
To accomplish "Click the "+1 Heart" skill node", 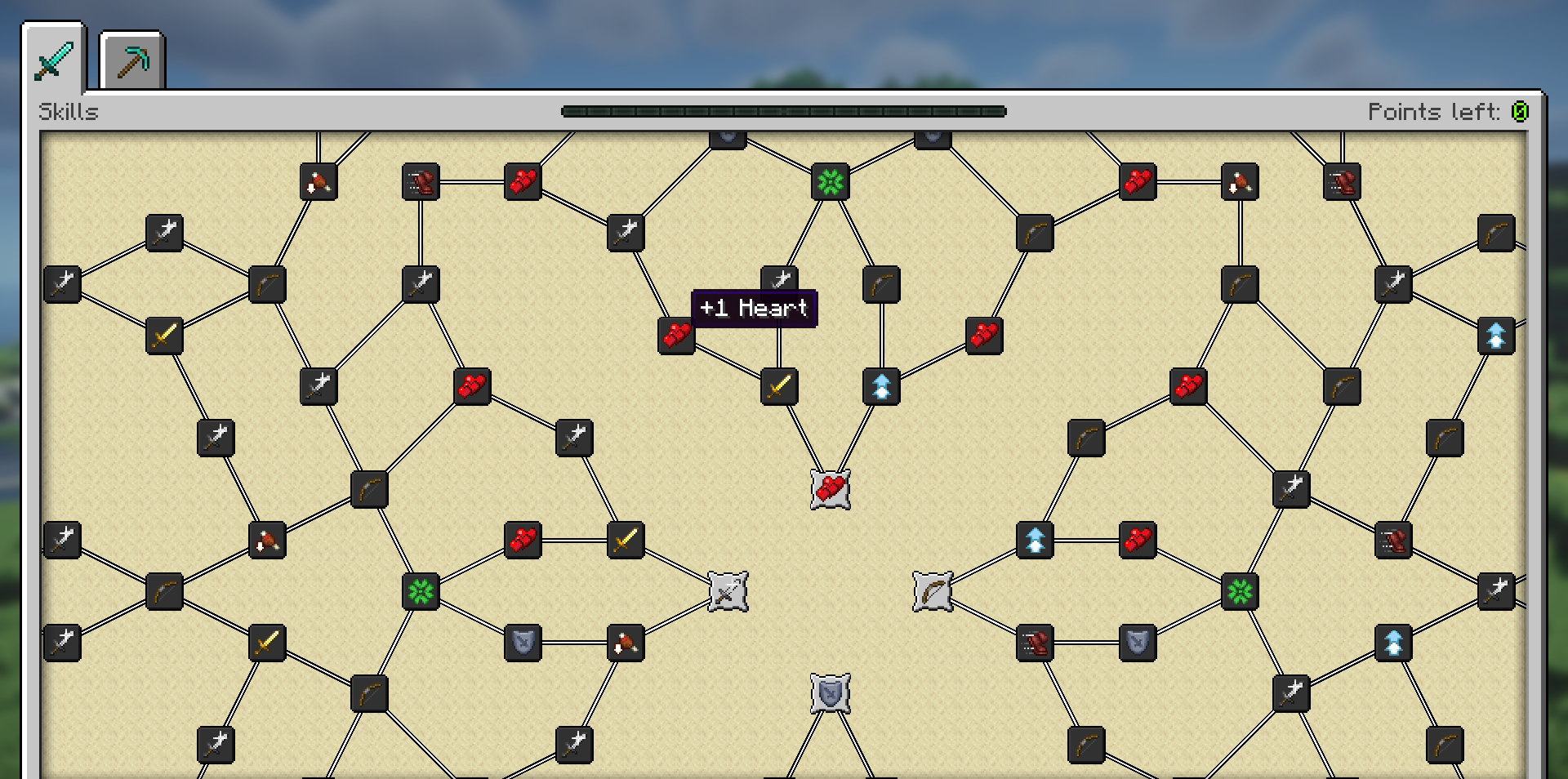I will tap(675, 335).
